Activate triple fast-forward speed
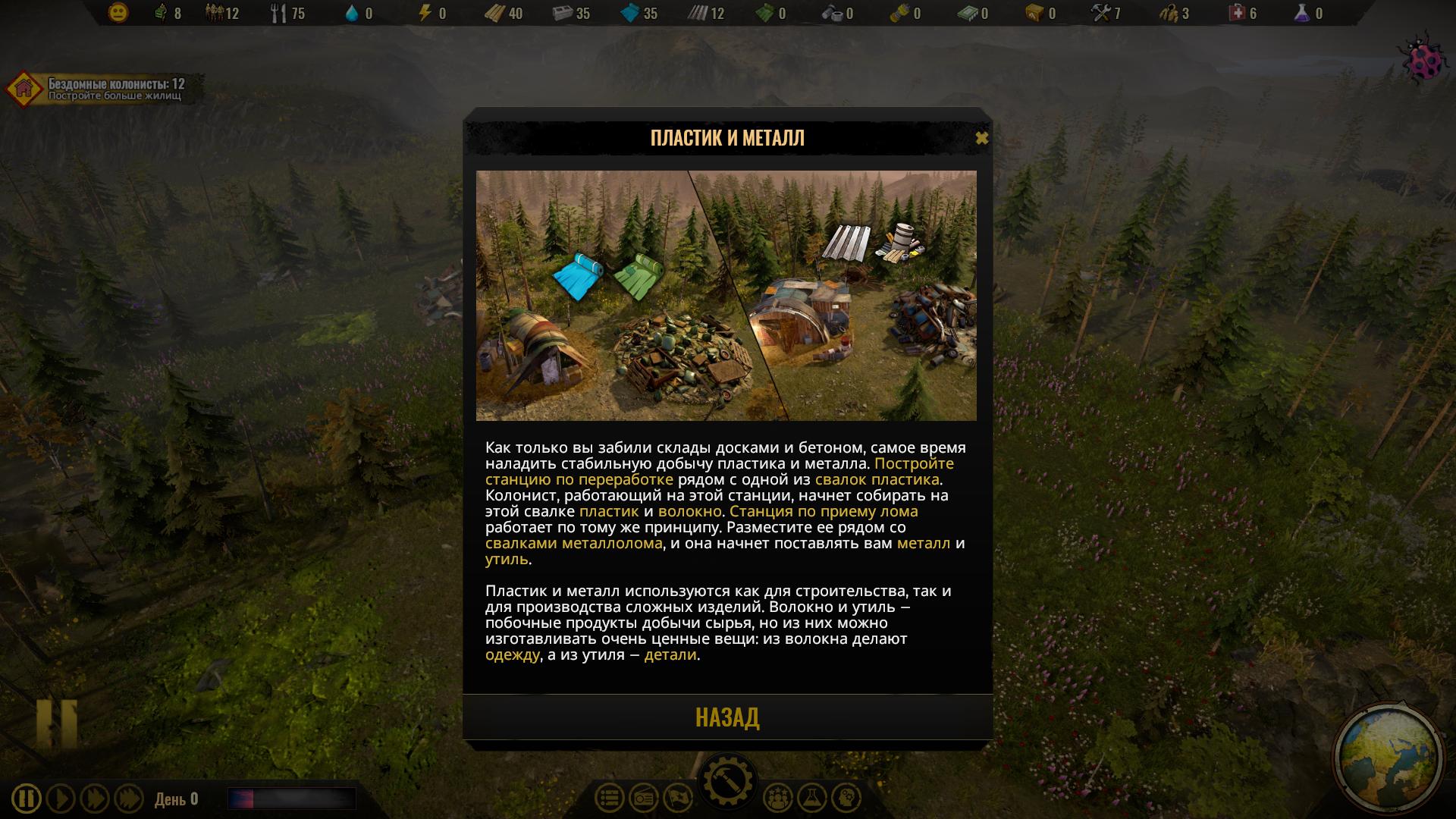Image resolution: width=1456 pixels, height=819 pixels. 129,799
